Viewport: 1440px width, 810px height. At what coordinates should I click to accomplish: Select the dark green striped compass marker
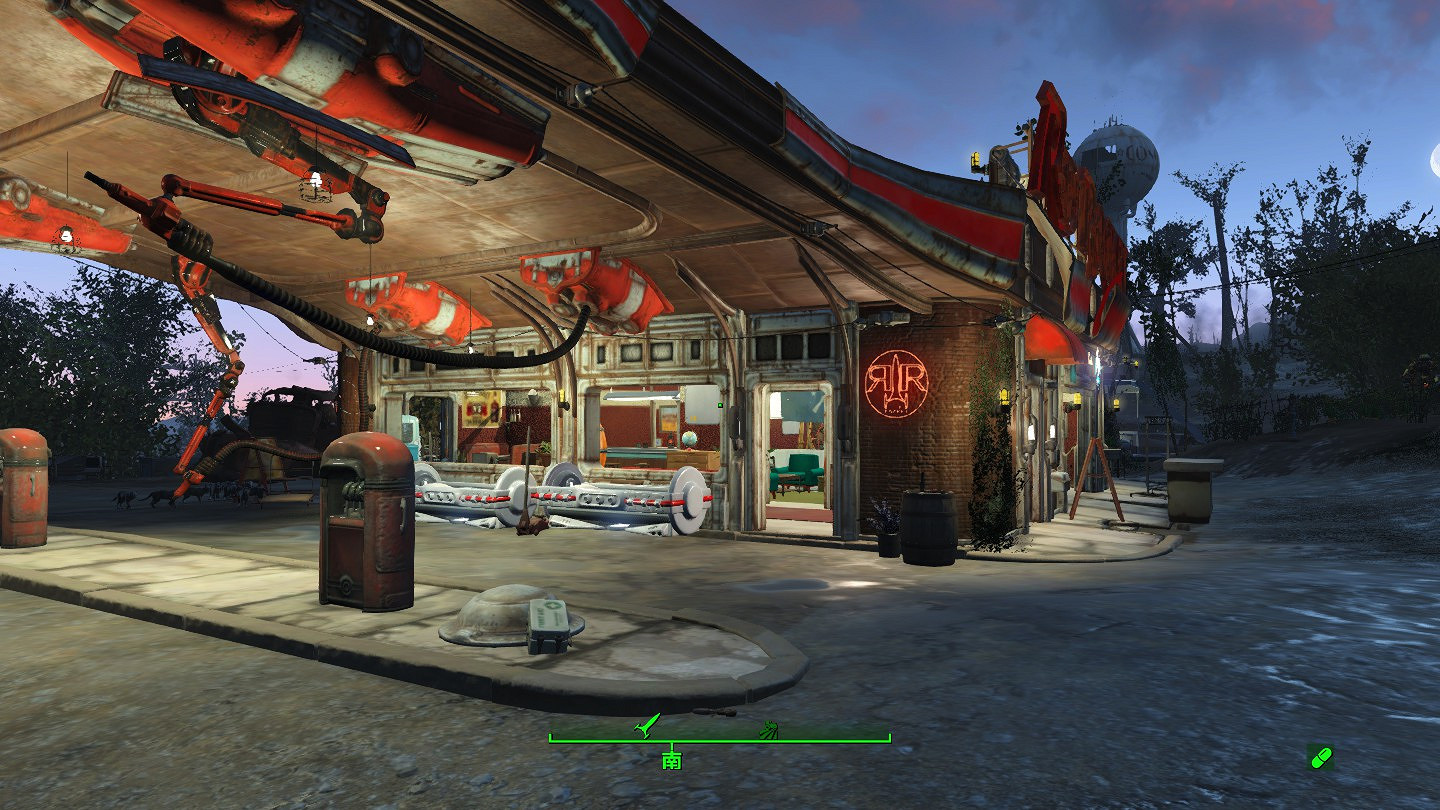tap(769, 728)
